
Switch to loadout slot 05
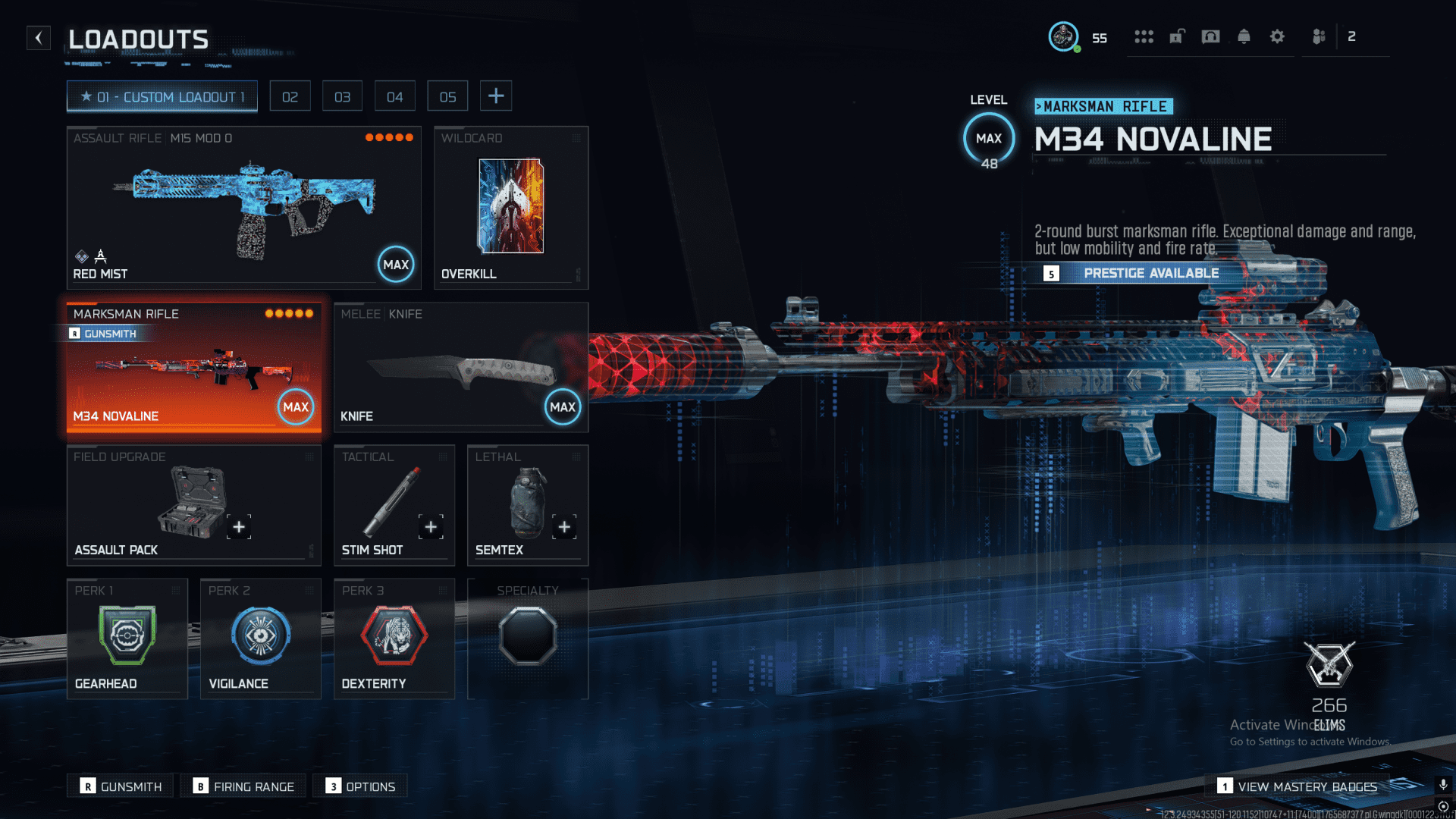(x=447, y=96)
